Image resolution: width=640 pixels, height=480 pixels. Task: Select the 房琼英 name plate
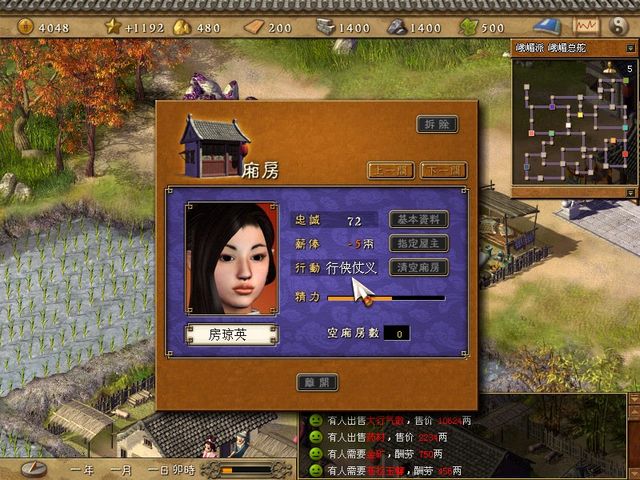(x=231, y=335)
